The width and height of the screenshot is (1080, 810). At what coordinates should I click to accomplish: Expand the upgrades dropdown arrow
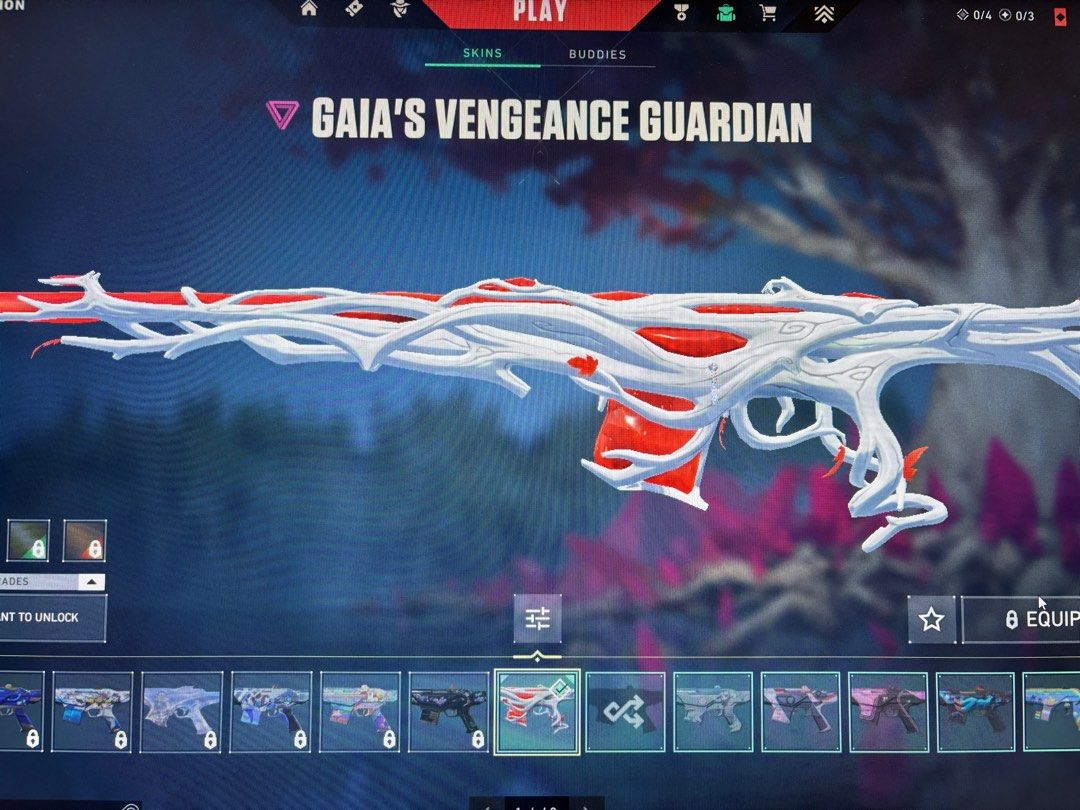pos(91,582)
